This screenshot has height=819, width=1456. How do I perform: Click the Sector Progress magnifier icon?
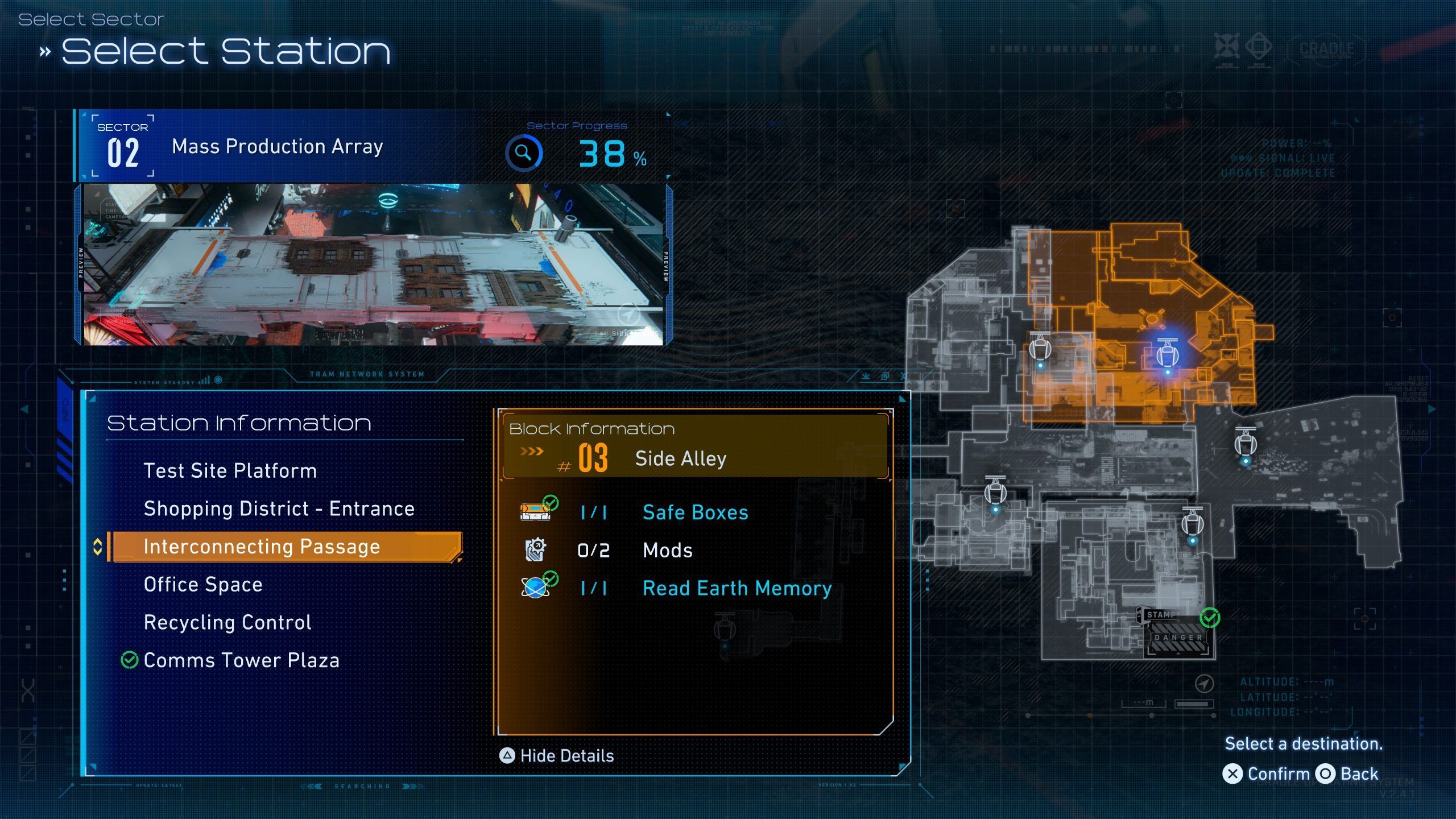tap(524, 153)
